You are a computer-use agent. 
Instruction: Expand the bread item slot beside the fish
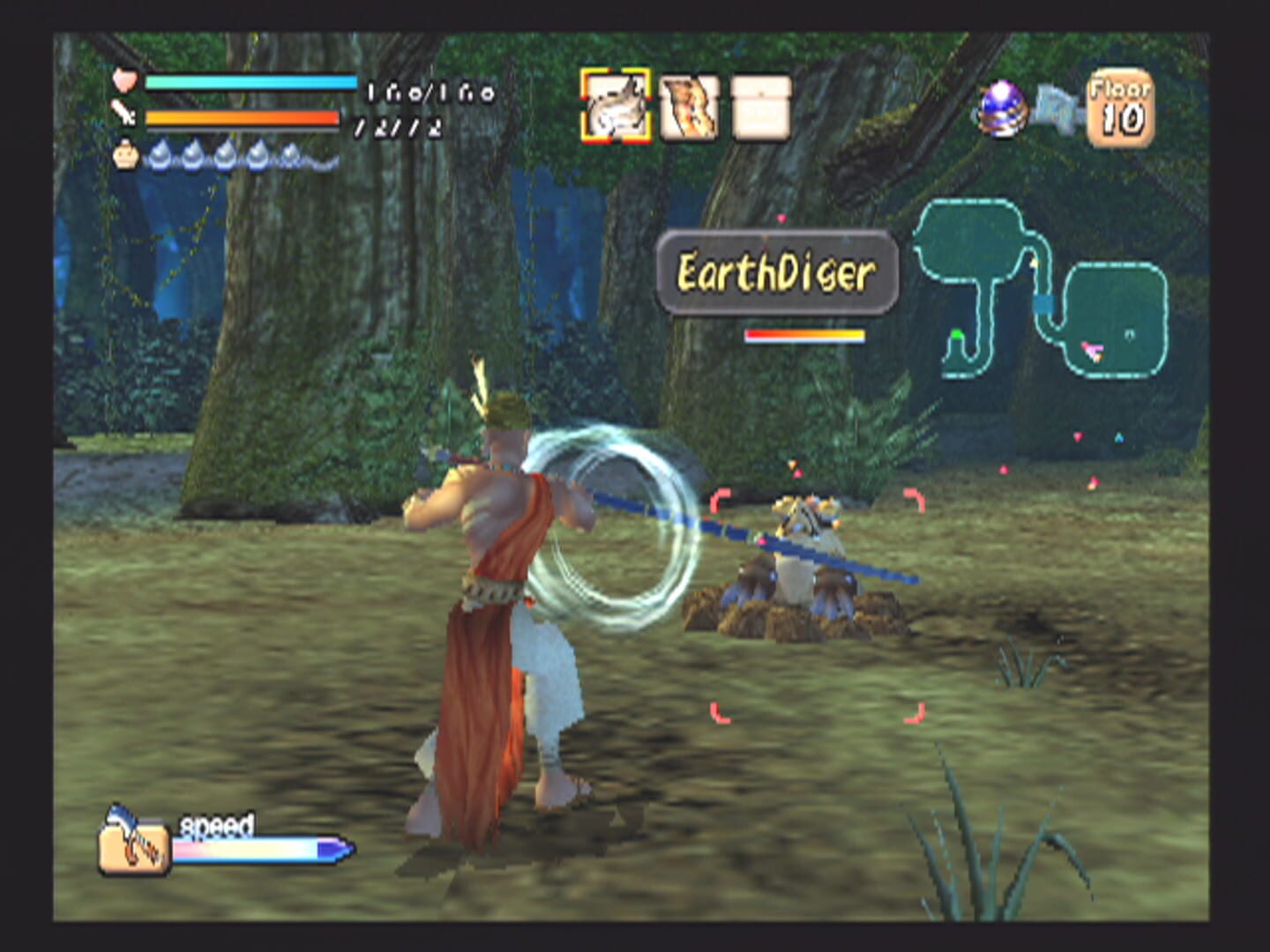(x=689, y=108)
